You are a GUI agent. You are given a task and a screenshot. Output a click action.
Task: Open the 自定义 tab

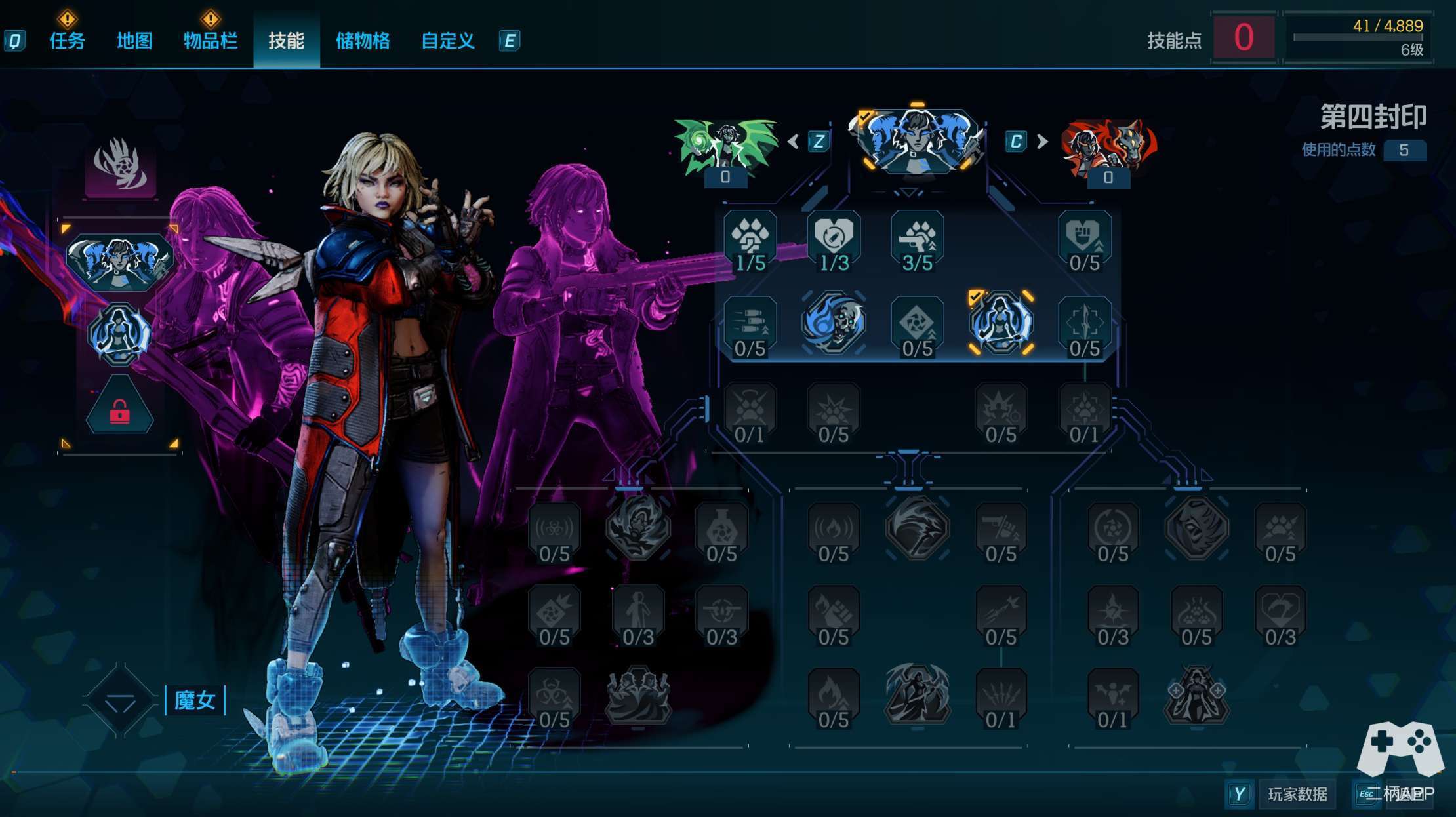447,41
